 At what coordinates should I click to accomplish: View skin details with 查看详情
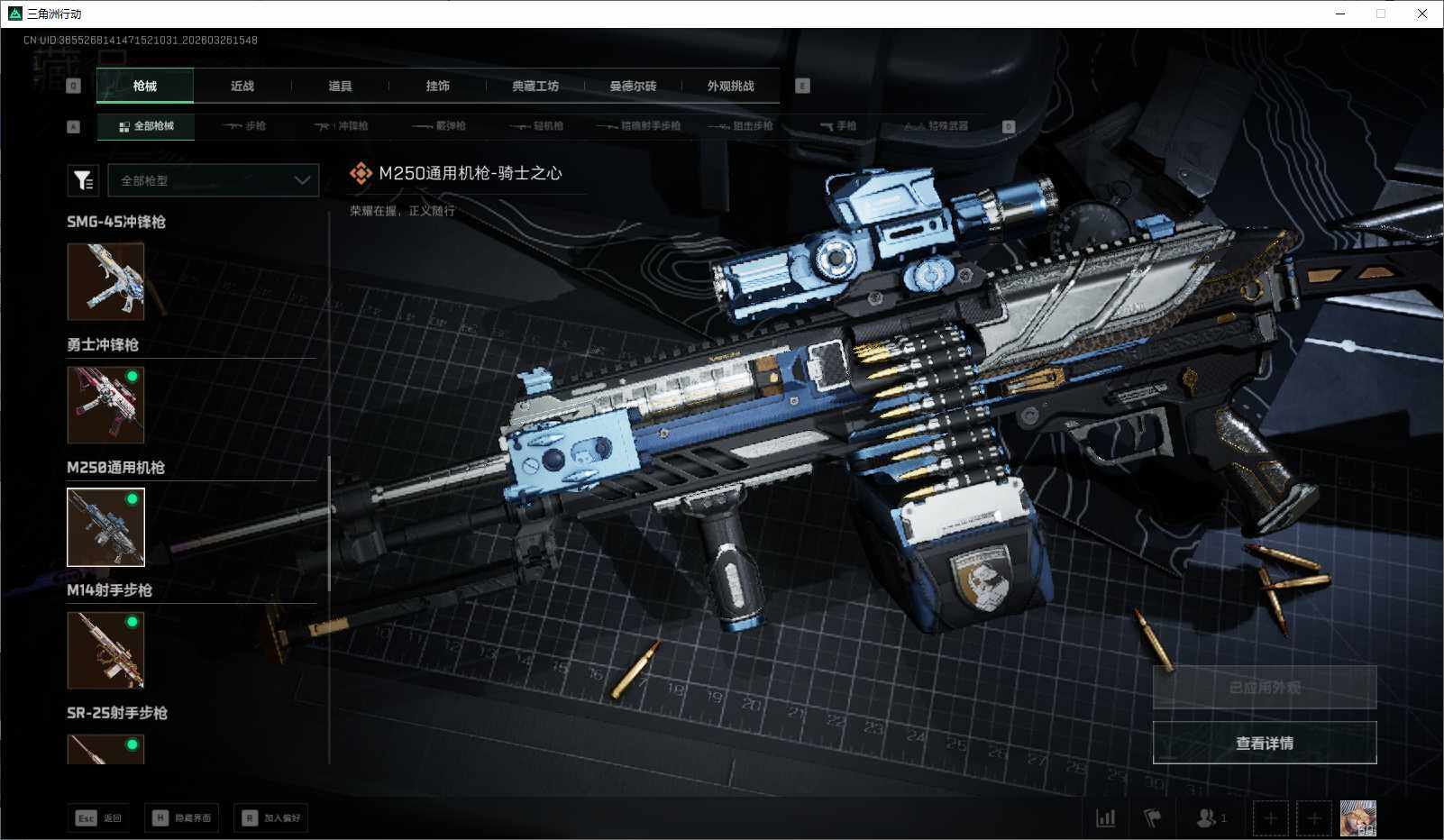(1264, 743)
